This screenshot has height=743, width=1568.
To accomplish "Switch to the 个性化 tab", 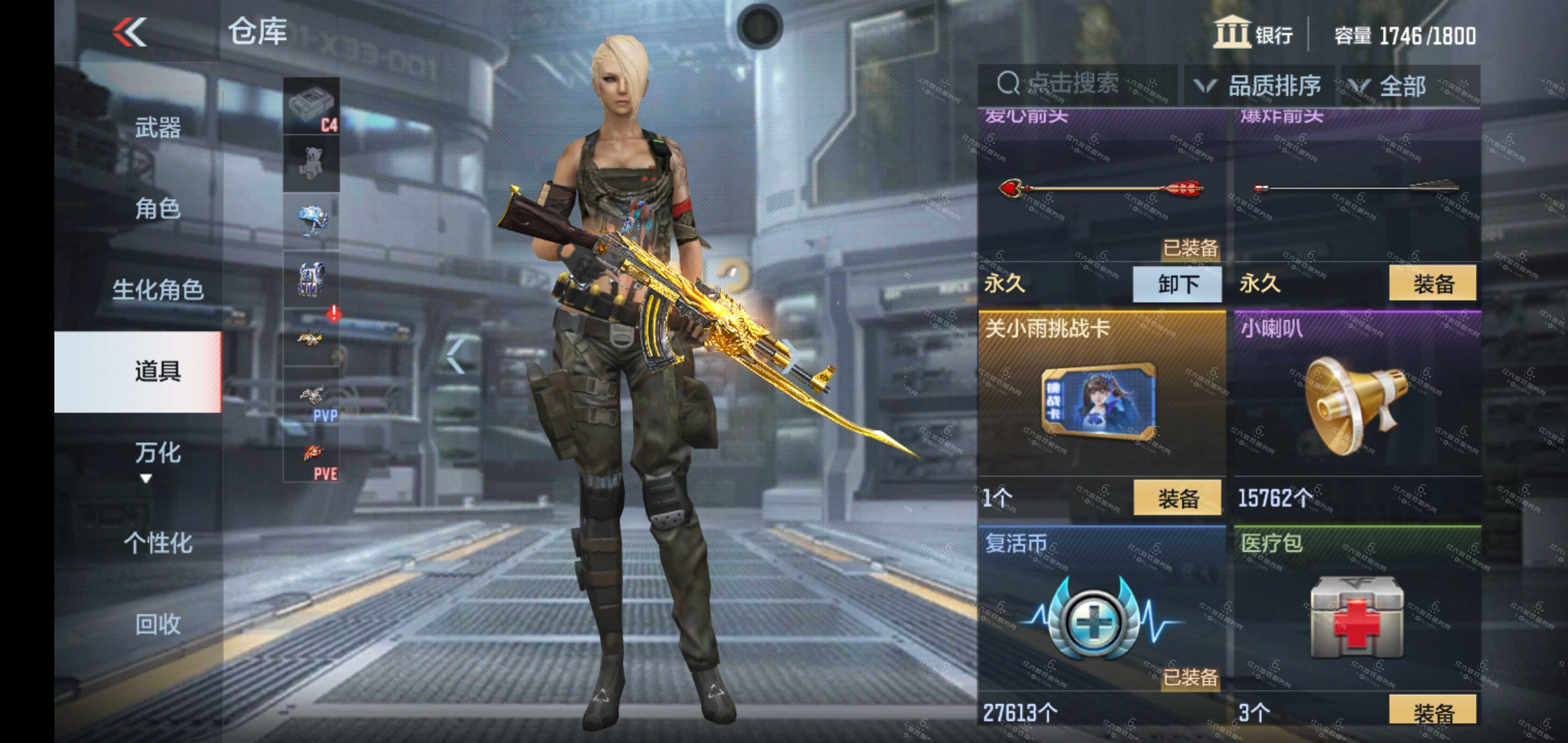I will coord(157,543).
